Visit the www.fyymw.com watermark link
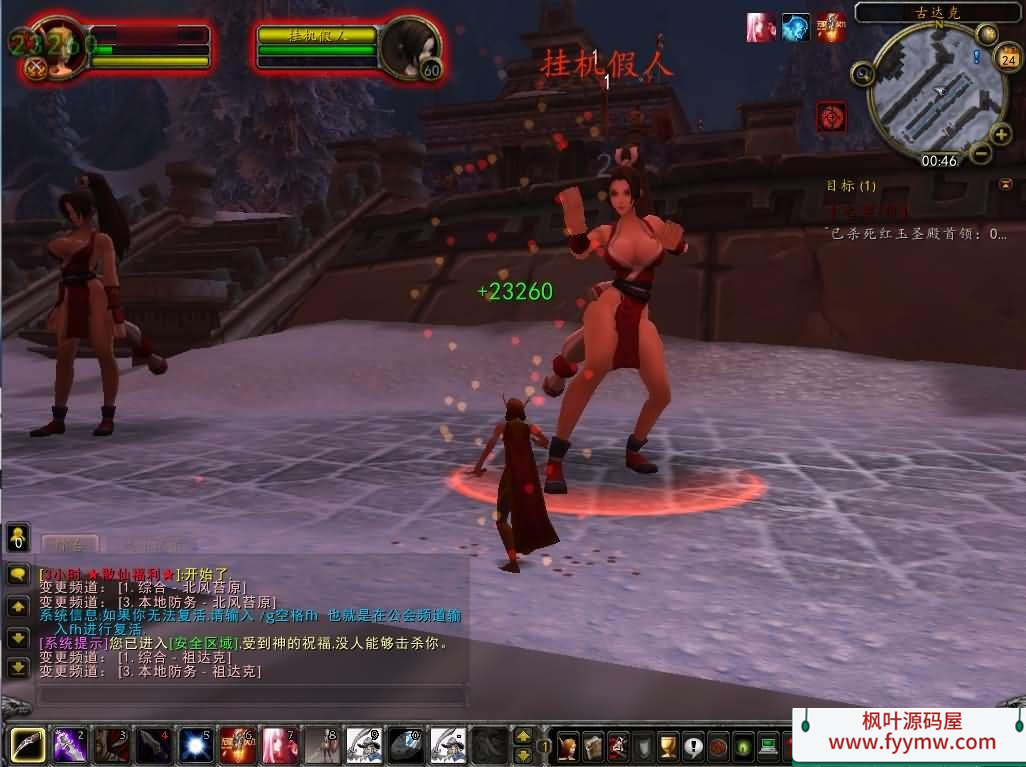The image size is (1026, 767). 912,742
